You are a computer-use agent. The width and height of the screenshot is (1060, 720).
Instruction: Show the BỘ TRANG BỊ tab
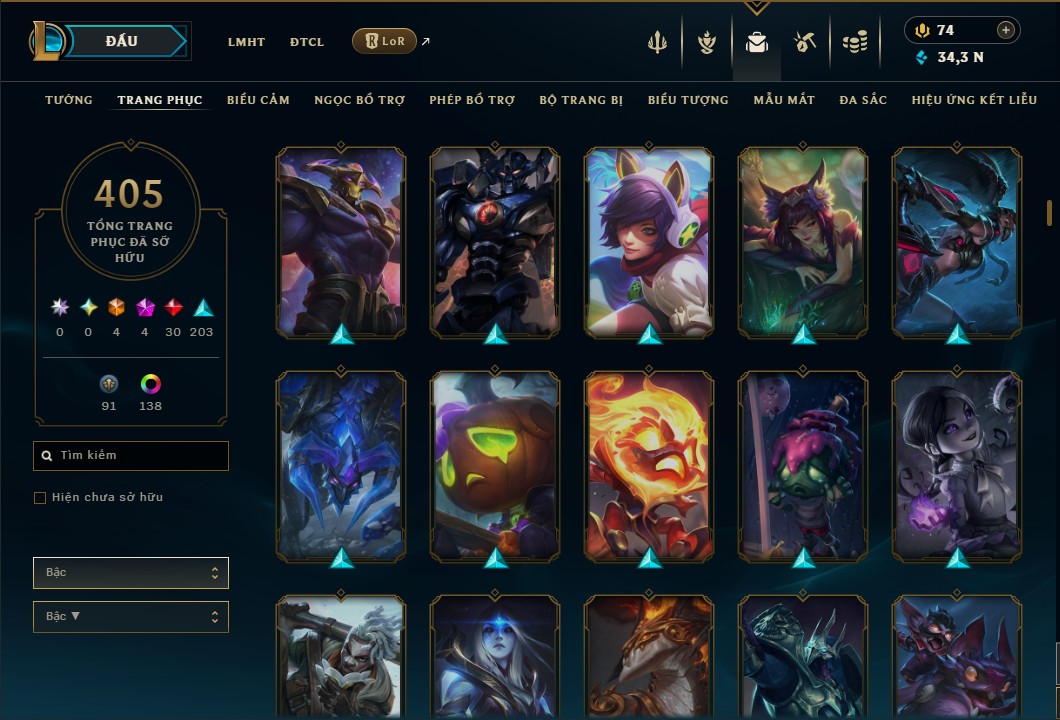point(581,100)
